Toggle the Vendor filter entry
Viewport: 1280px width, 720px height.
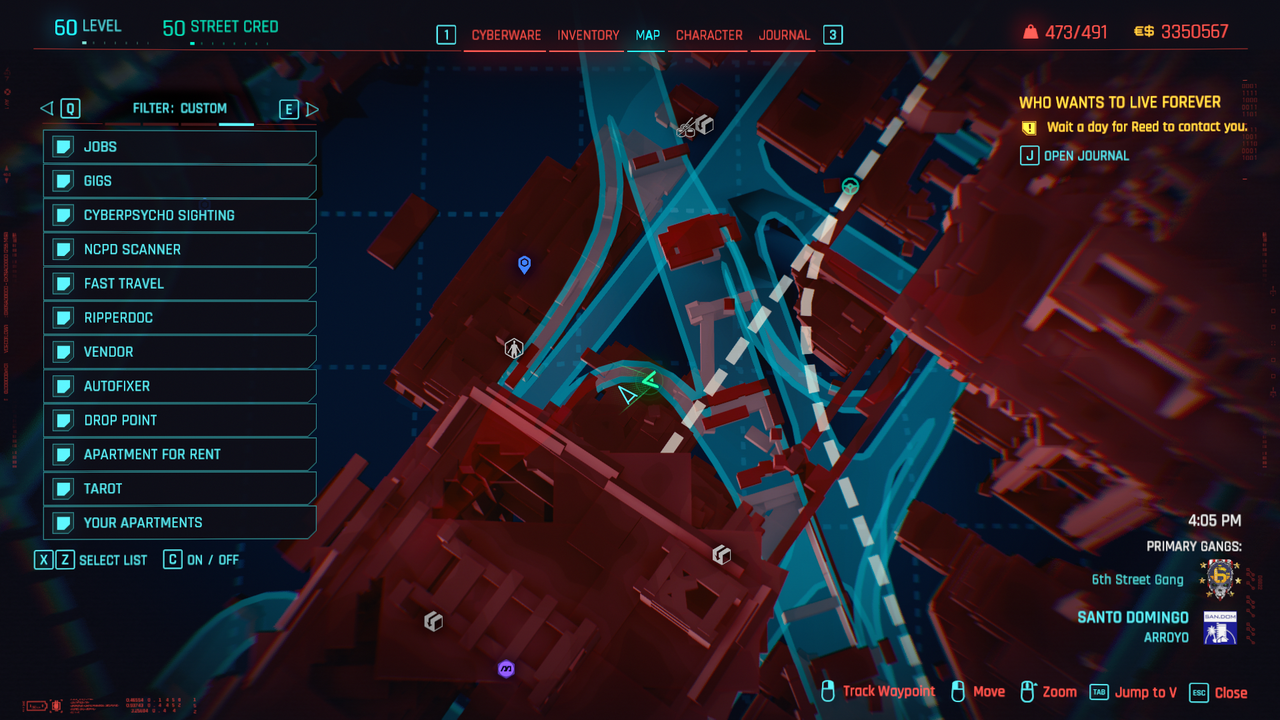[180, 352]
